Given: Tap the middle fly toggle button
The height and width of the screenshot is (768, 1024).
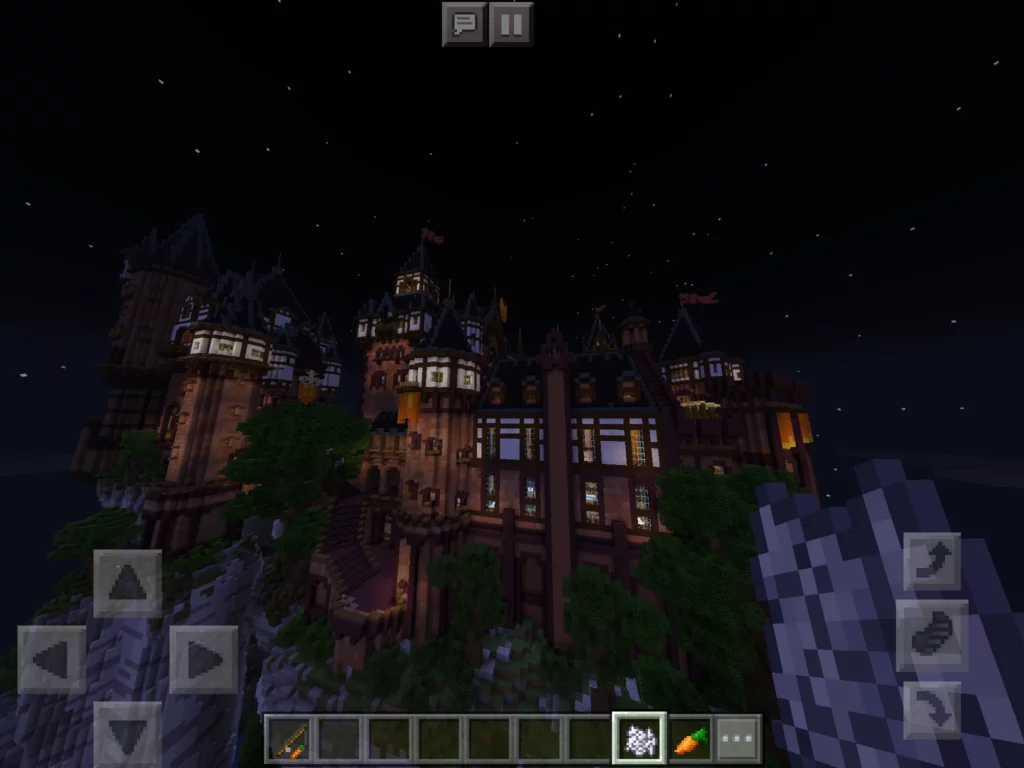Looking at the screenshot, I should [932, 636].
